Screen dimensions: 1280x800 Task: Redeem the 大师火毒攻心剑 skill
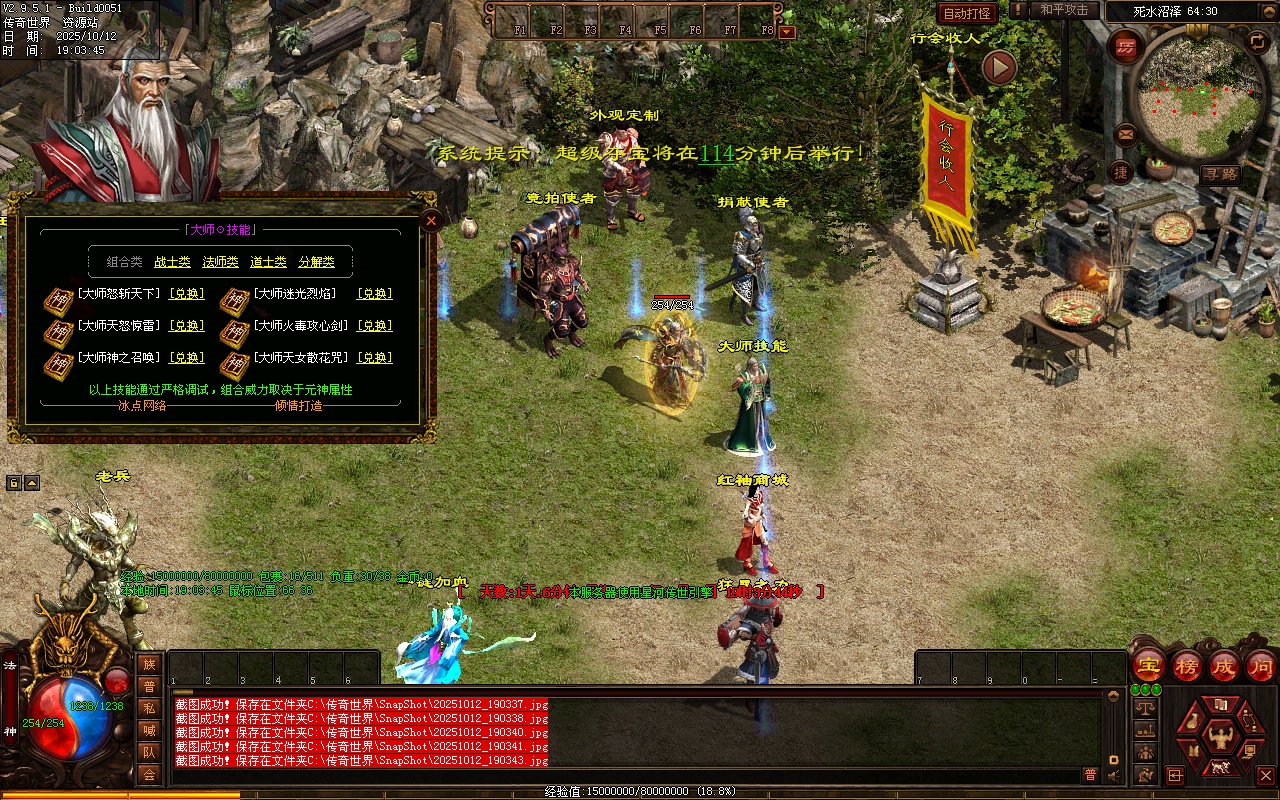375,326
